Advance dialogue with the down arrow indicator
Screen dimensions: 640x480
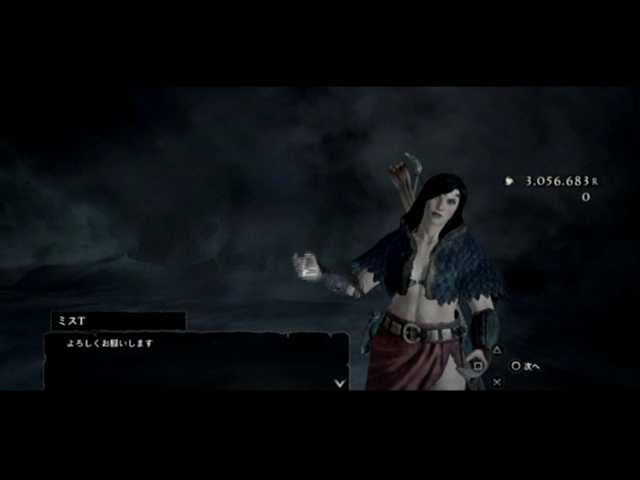[340, 382]
